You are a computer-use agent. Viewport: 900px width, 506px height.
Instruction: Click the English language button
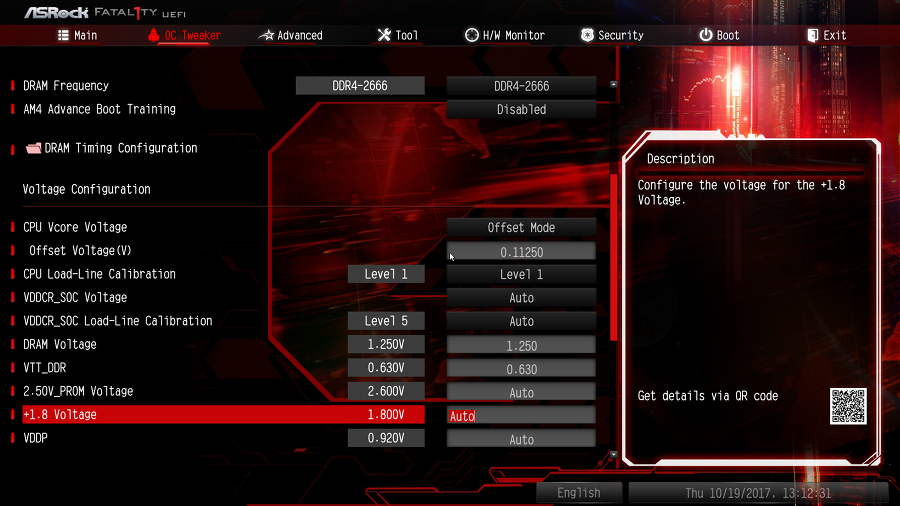(579, 493)
